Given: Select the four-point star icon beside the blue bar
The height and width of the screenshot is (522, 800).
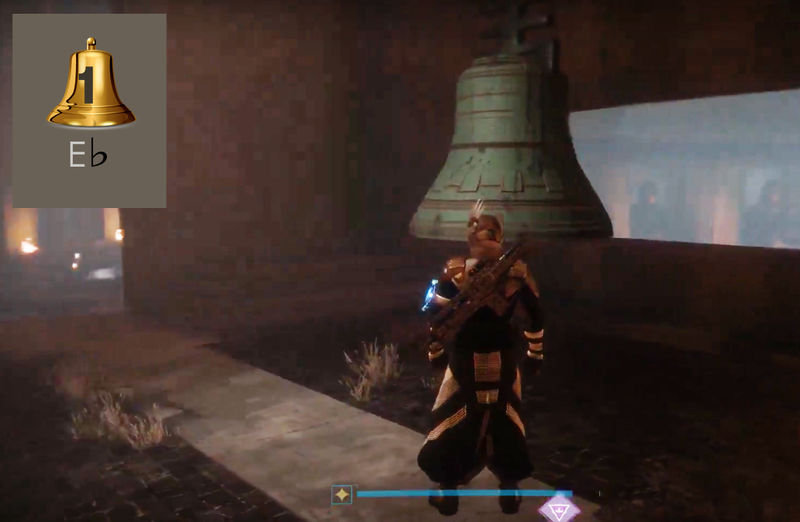Looking at the screenshot, I should 342,494.
